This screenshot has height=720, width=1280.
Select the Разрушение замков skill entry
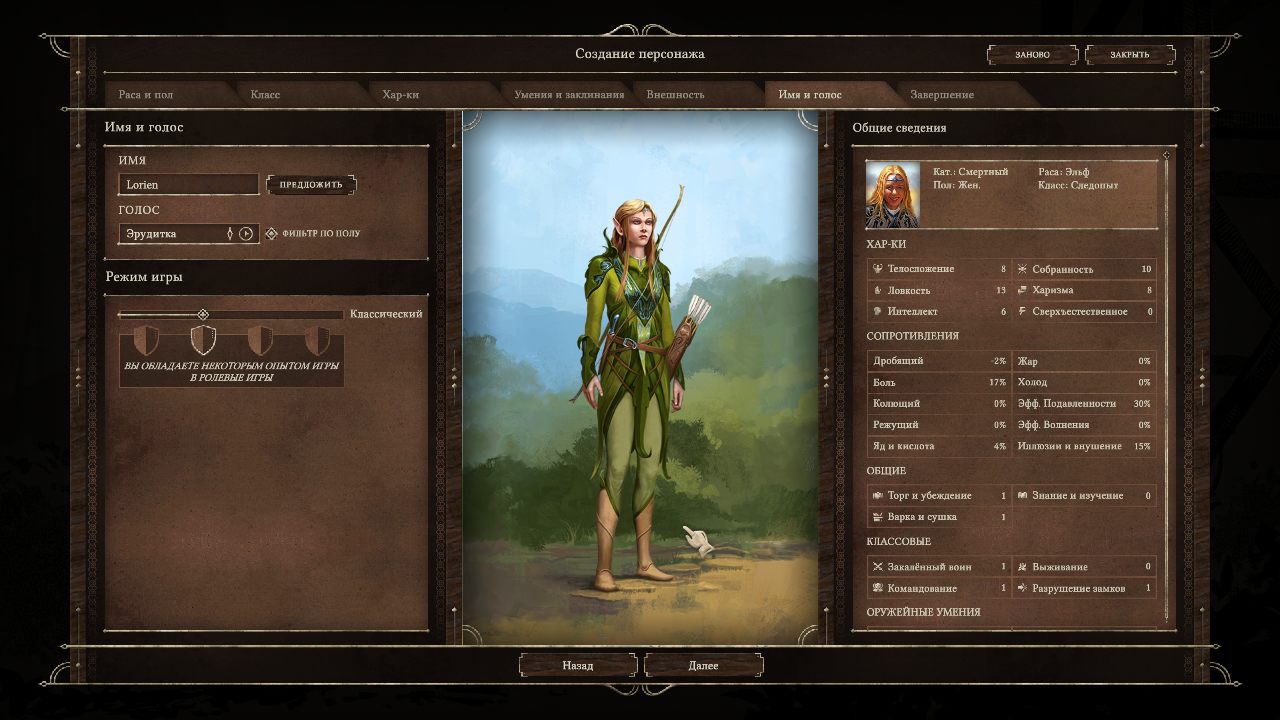[x=1085, y=588]
